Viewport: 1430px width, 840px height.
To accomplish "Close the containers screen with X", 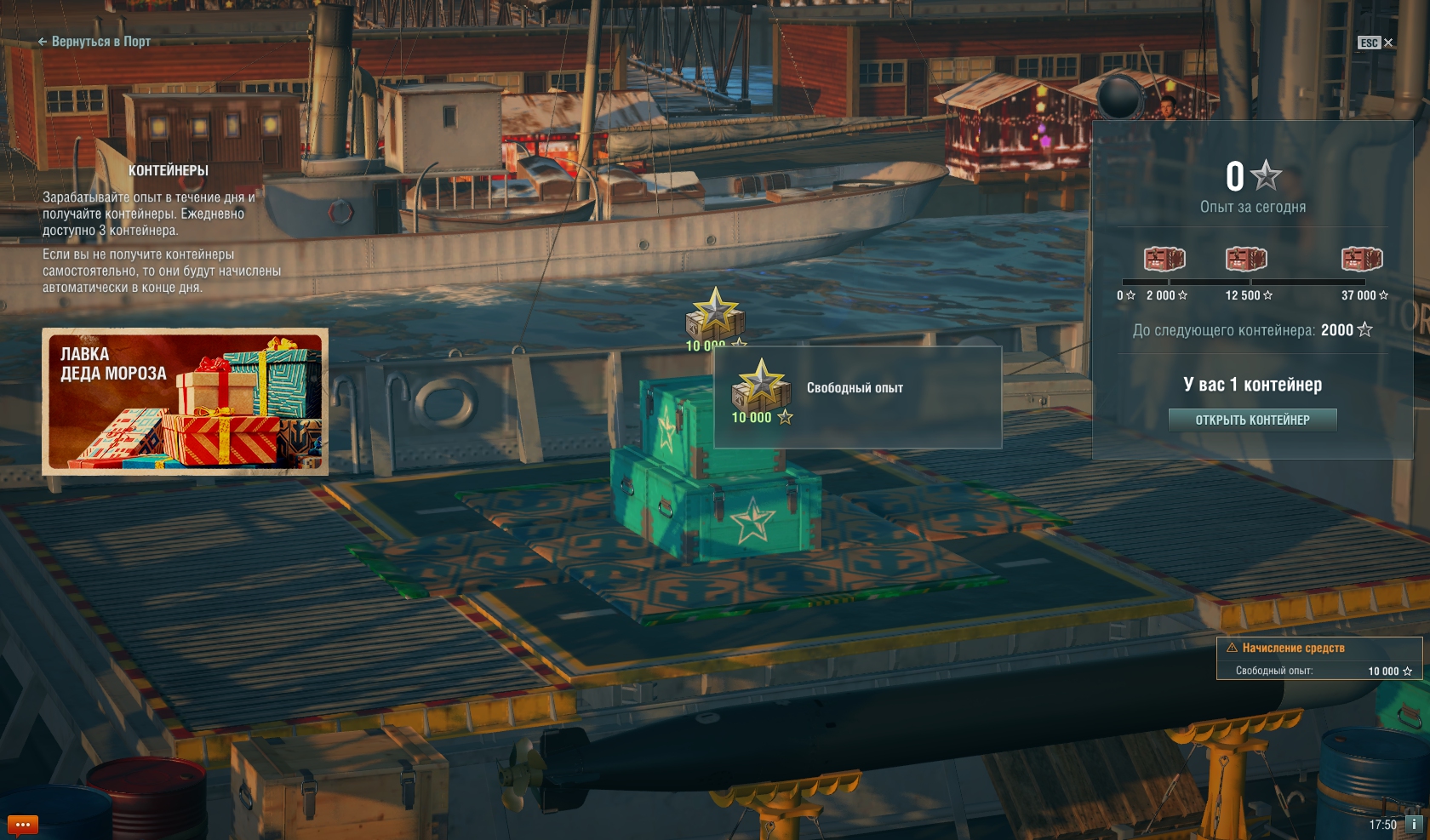I will 1388,43.
